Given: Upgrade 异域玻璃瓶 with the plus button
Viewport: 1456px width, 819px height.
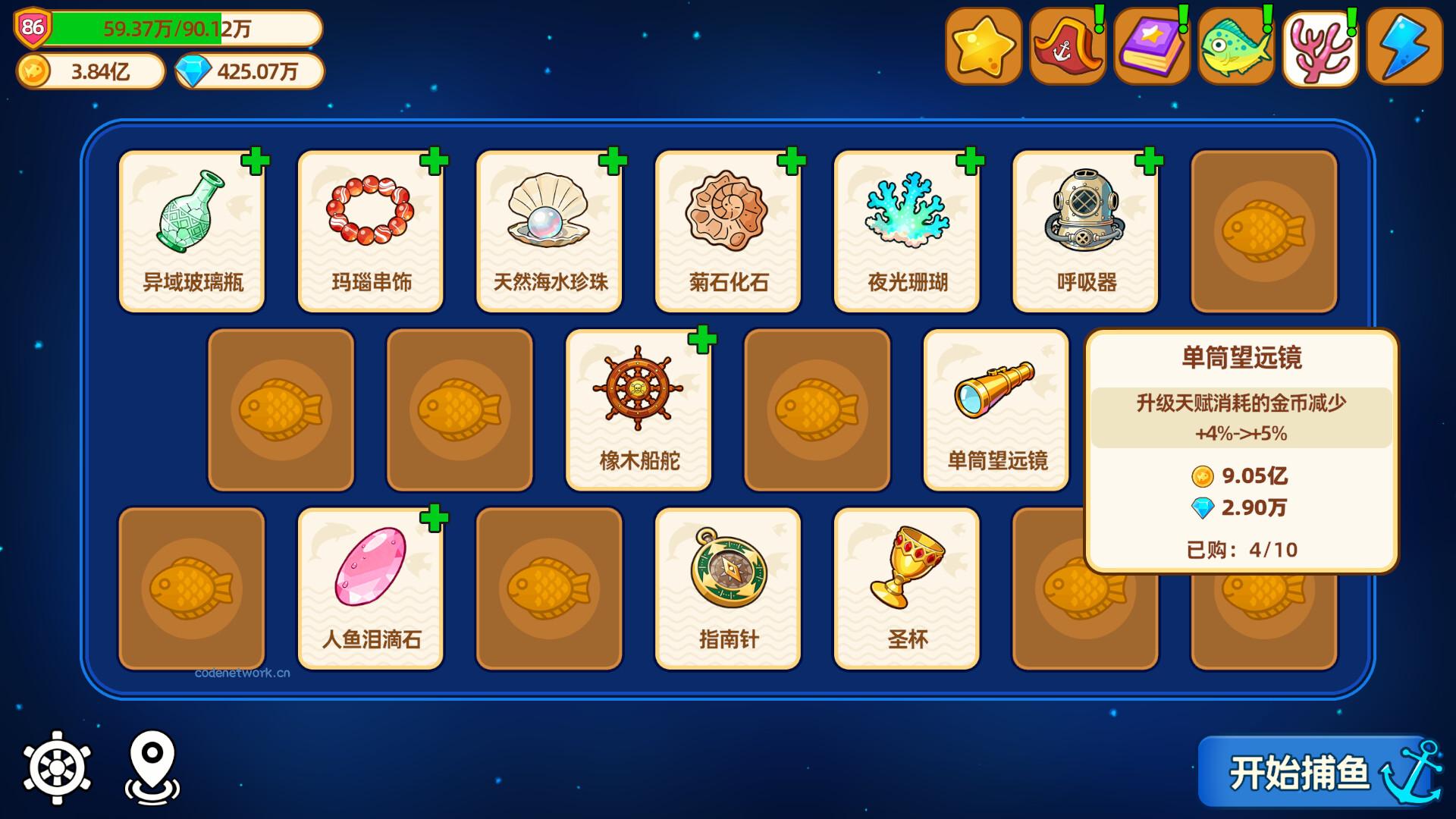Looking at the screenshot, I should [257, 161].
